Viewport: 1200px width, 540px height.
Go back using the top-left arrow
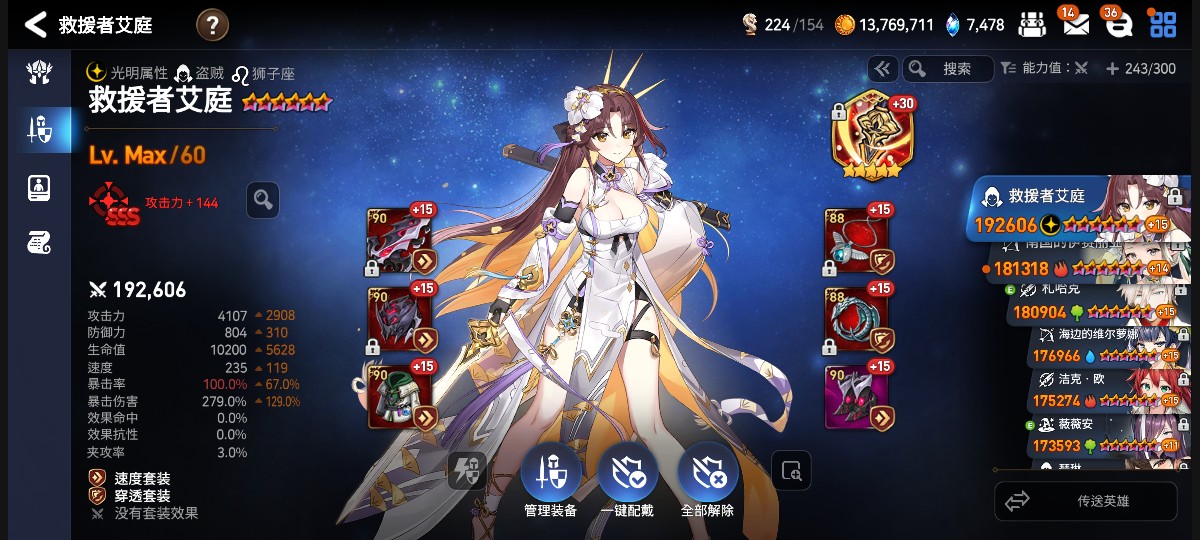36,25
